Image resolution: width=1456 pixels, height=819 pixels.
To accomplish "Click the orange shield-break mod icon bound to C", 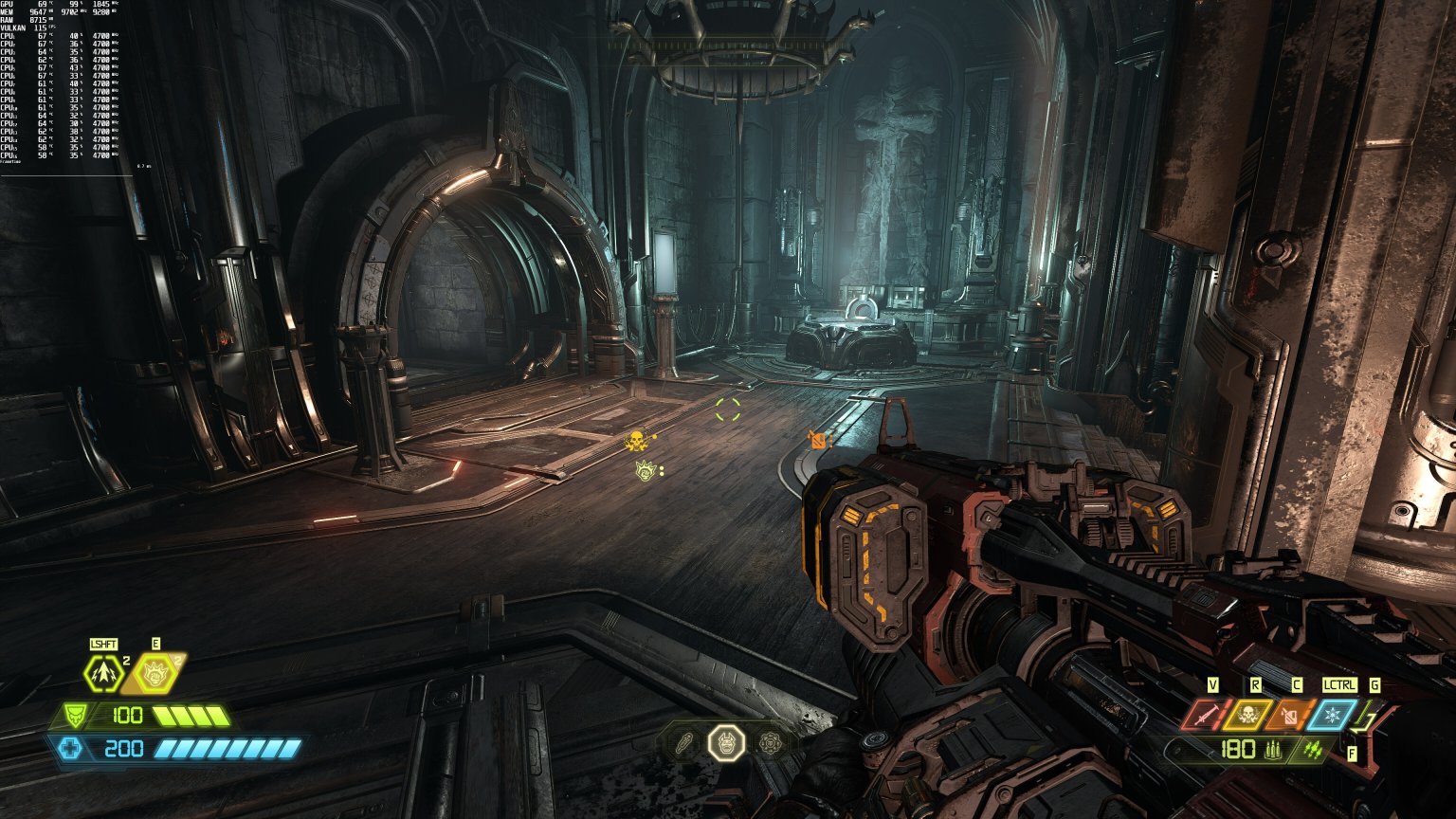I will [x=1289, y=715].
